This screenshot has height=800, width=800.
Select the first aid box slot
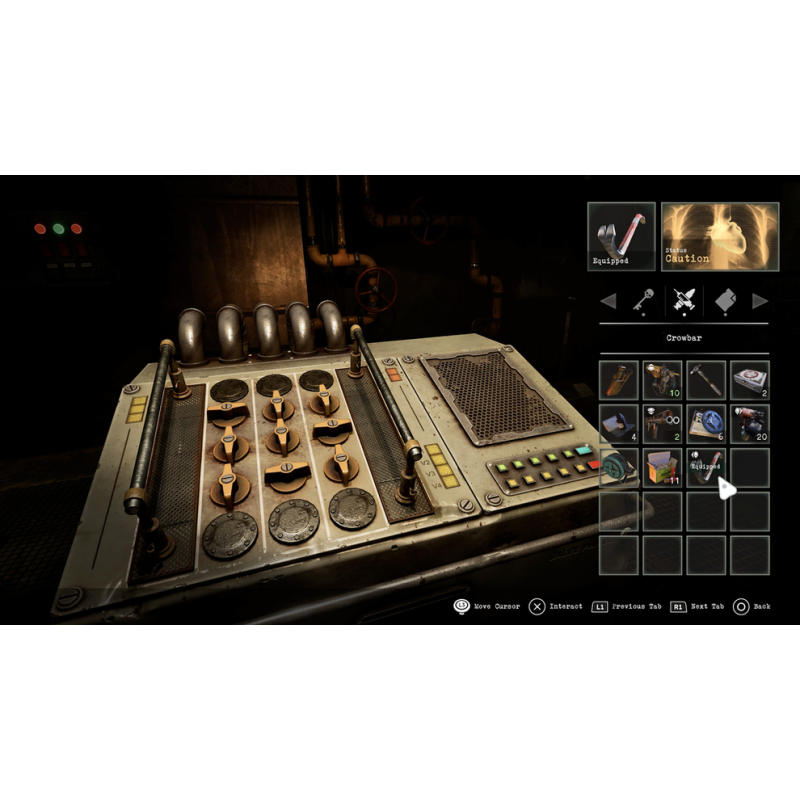click(x=749, y=380)
